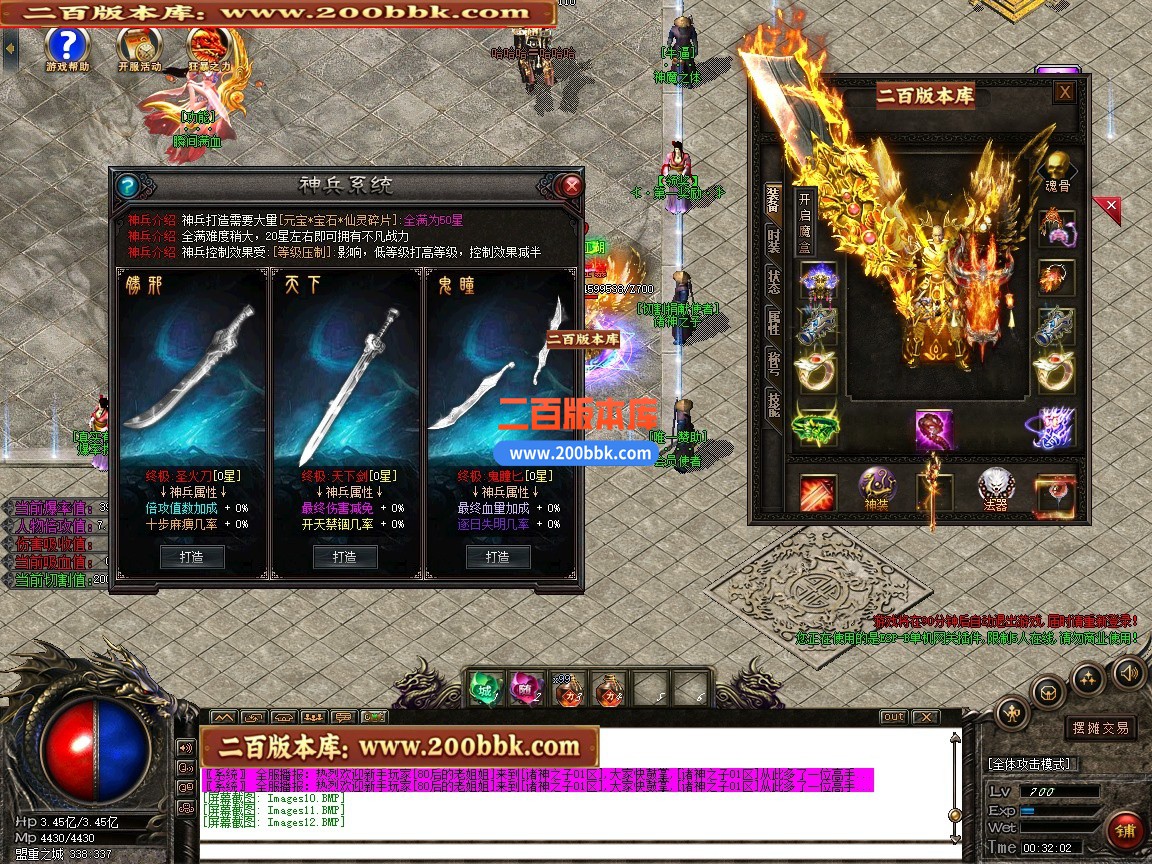Image resolution: width=1152 pixels, height=864 pixels.
Task: Click the 开启魔盒 button
Action: (806, 220)
